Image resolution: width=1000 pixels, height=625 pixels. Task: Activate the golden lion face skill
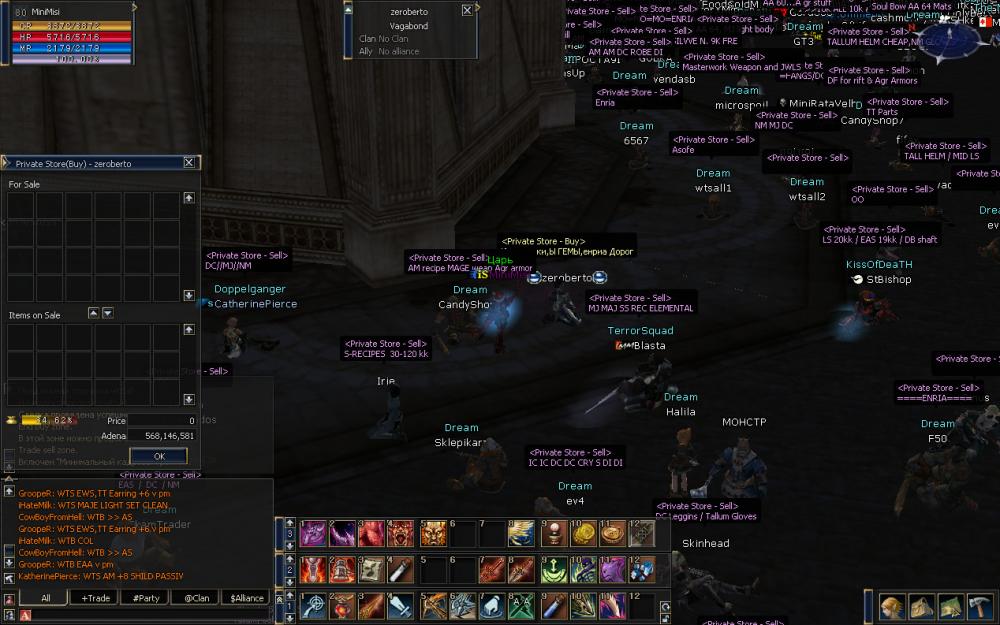[x=433, y=535]
